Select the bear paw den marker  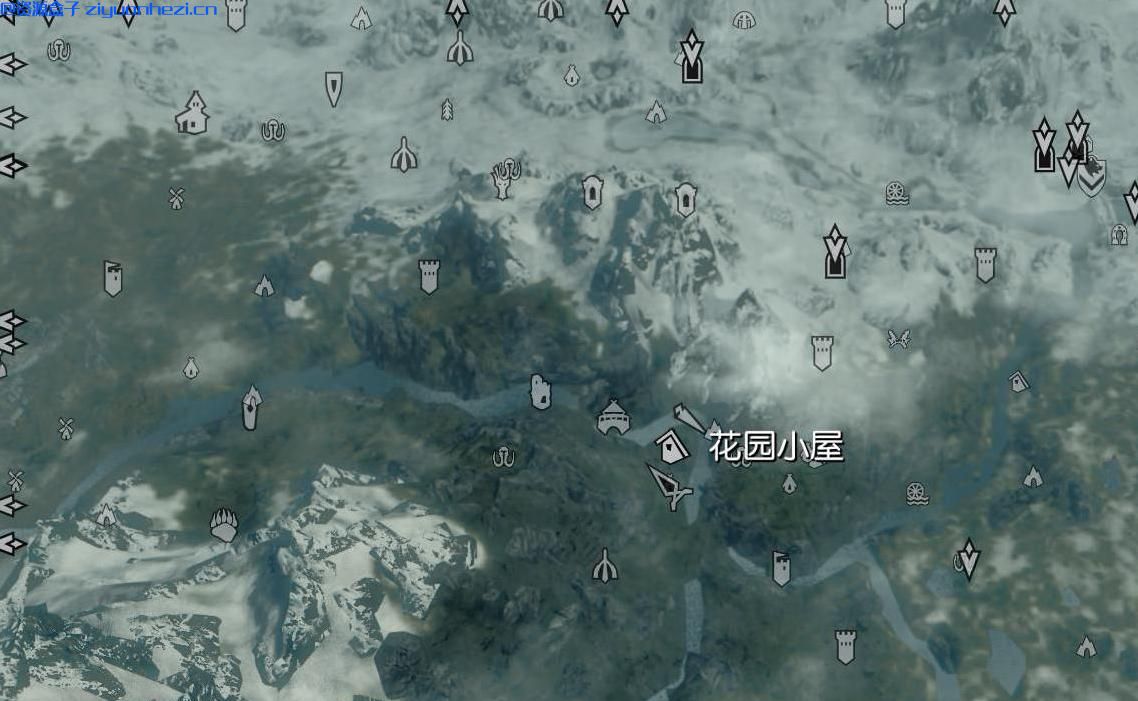click(224, 523)
